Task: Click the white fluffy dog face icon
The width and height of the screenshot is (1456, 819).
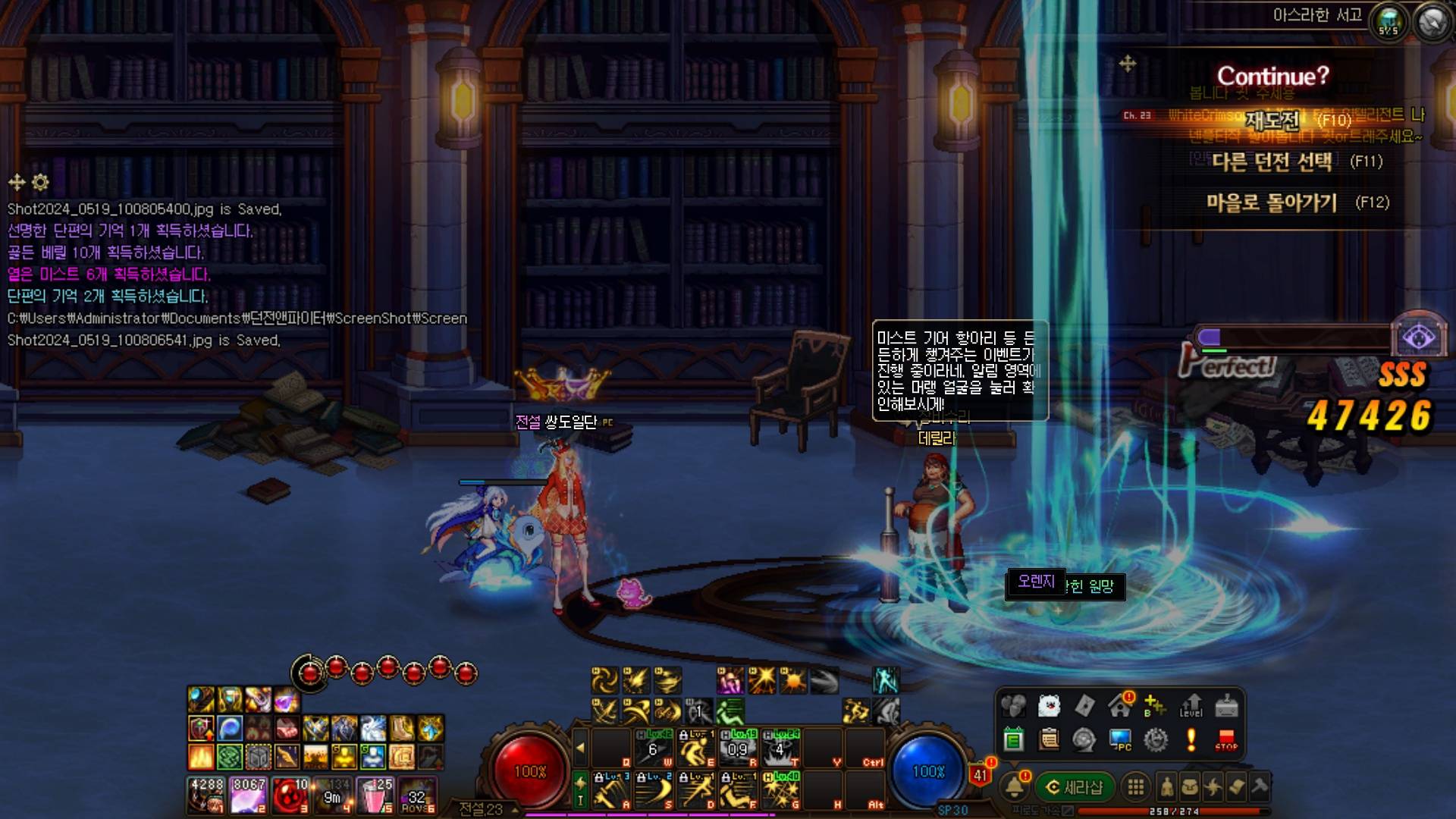Action: click(x=1048, y=705)
